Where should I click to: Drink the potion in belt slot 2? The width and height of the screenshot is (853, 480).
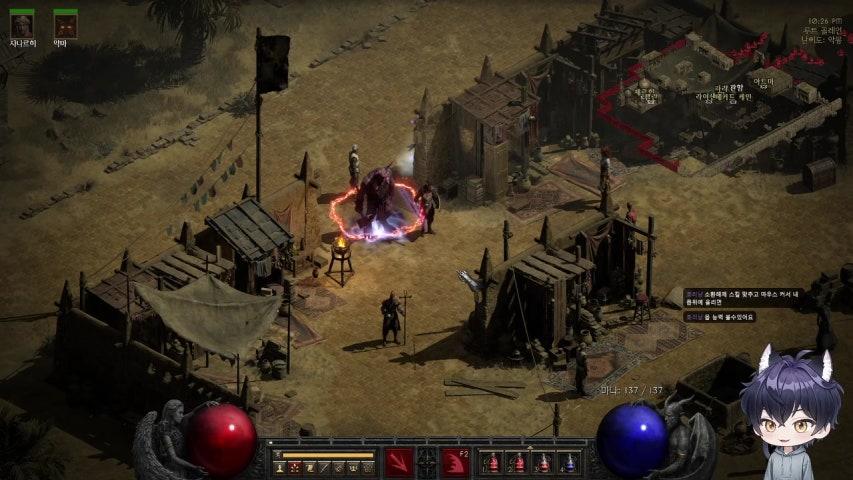[x=517, y=462]
